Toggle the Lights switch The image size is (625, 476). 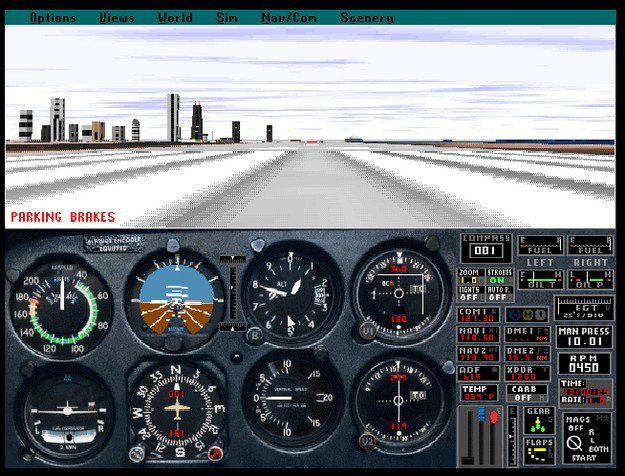click(x=471, y=294)
